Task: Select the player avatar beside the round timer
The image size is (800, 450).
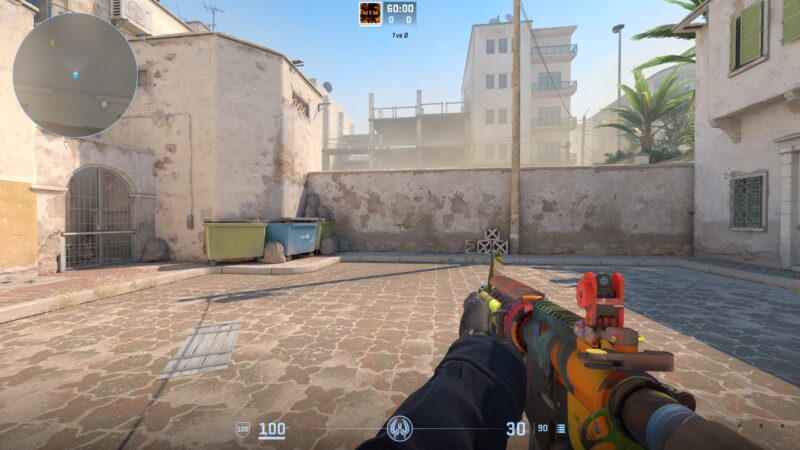Action: 371,14
